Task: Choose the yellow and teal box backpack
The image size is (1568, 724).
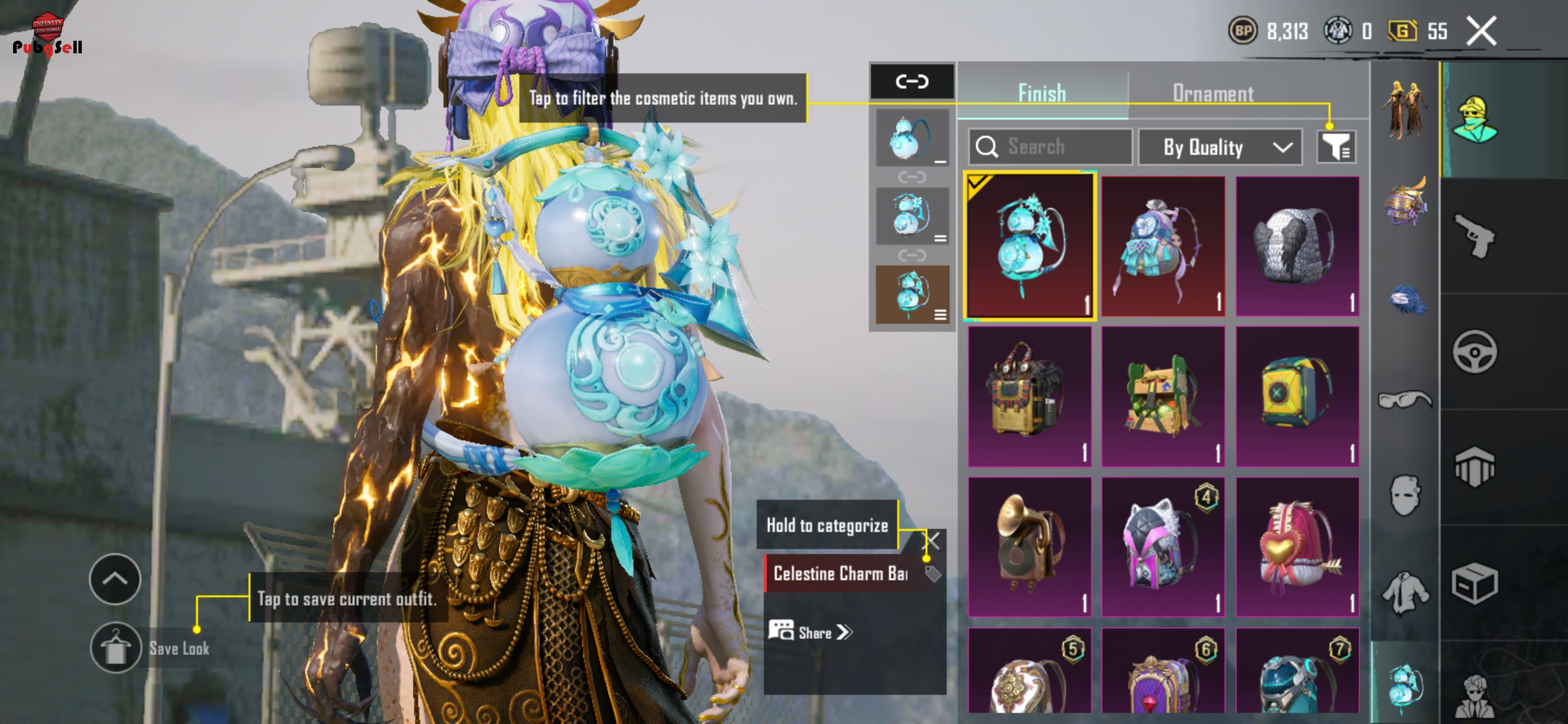Action: pyautogui.click(x=1297, y=396)
